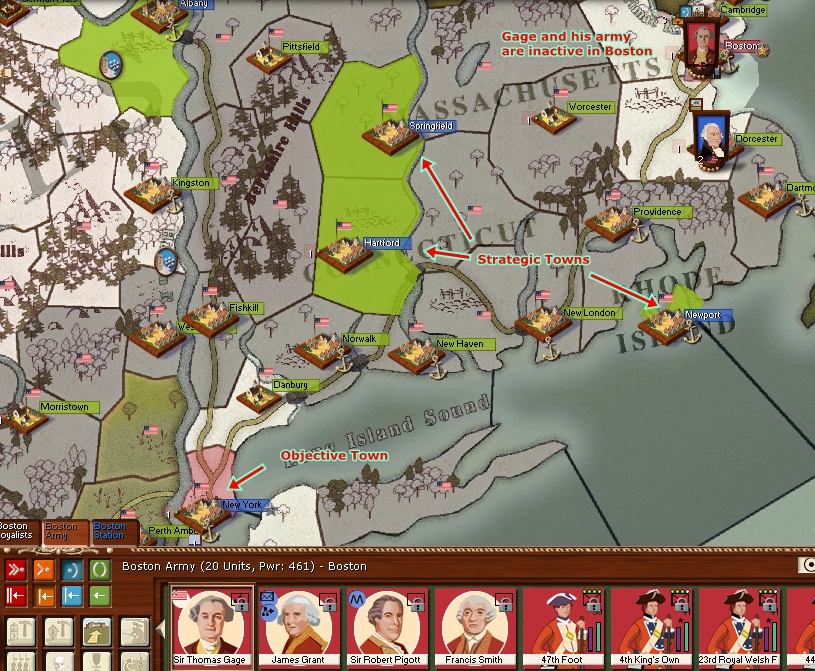Select the green left-arrow retreat rule

point(101,597)
